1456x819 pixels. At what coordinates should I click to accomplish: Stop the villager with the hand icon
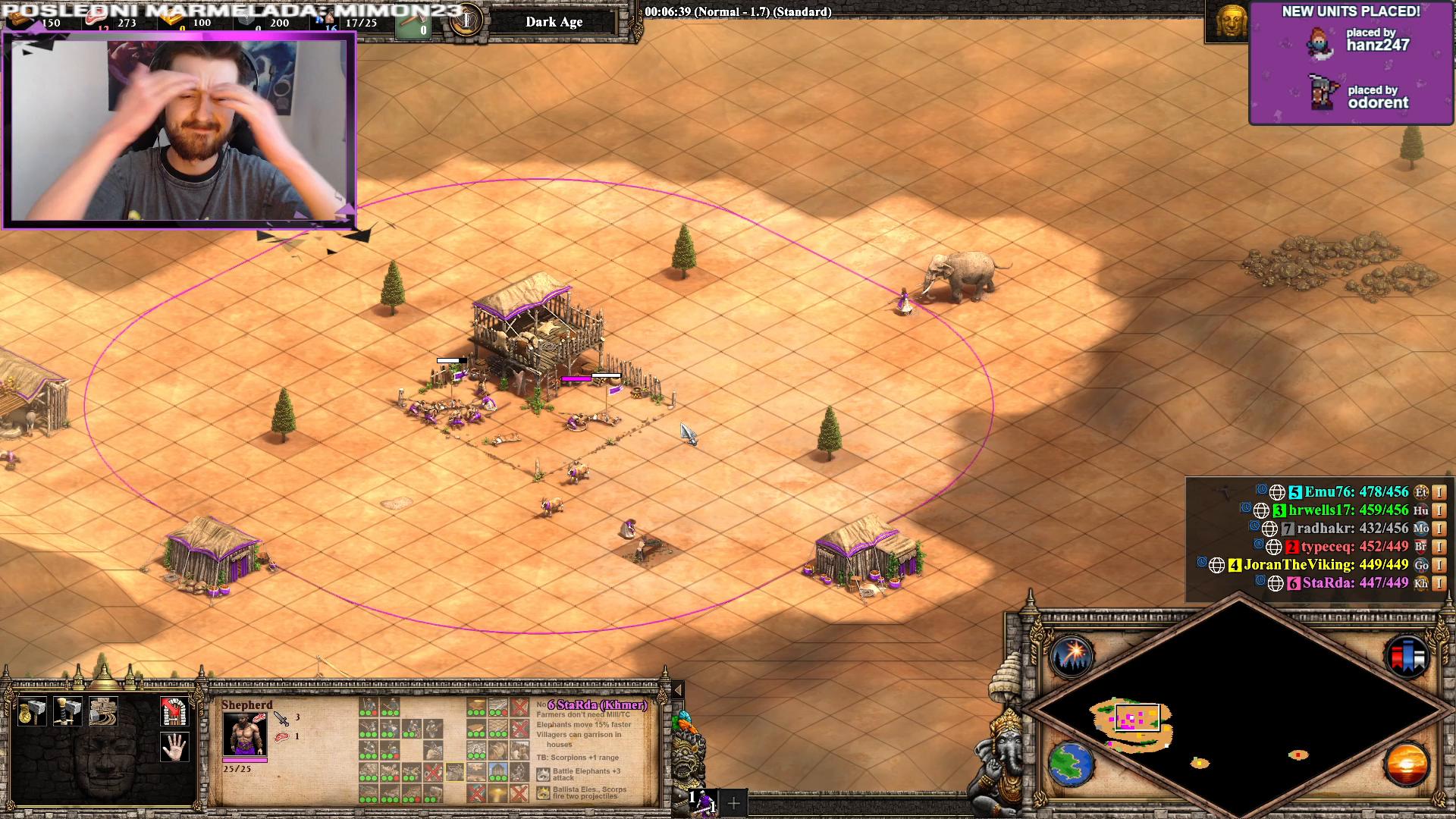click(174, 747)
